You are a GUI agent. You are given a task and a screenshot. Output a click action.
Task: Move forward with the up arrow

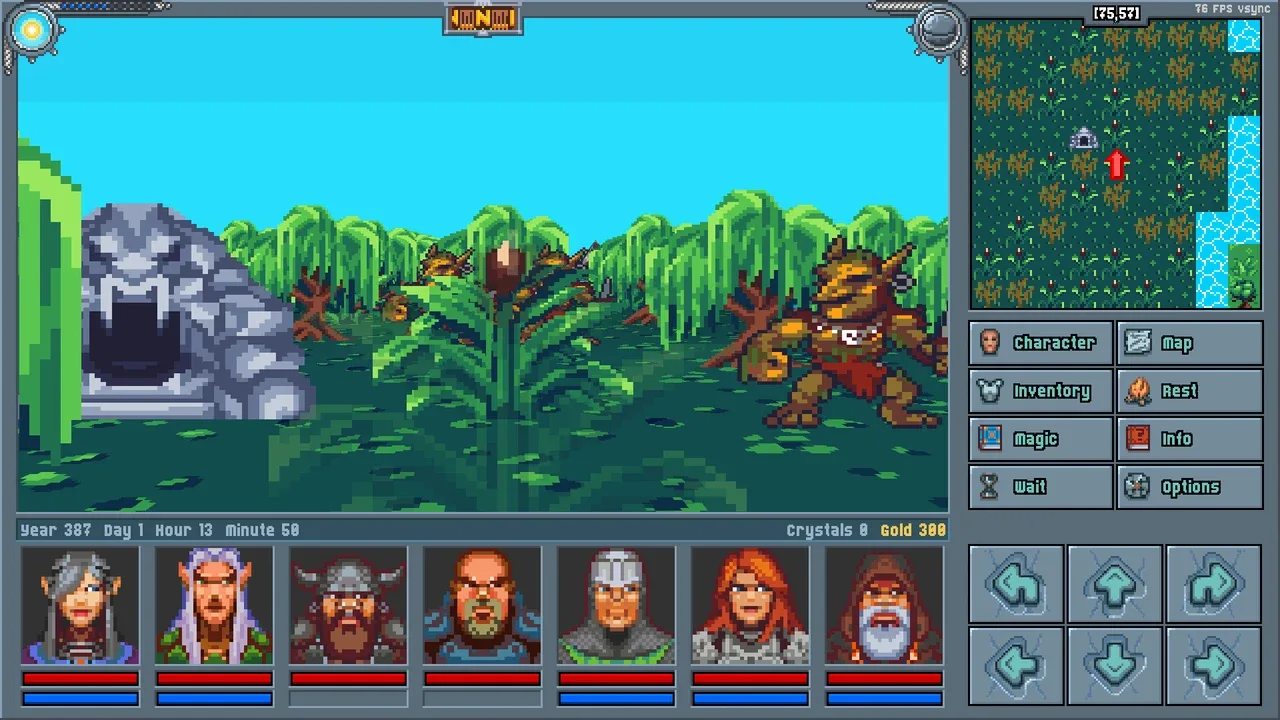pos(1115,584)
